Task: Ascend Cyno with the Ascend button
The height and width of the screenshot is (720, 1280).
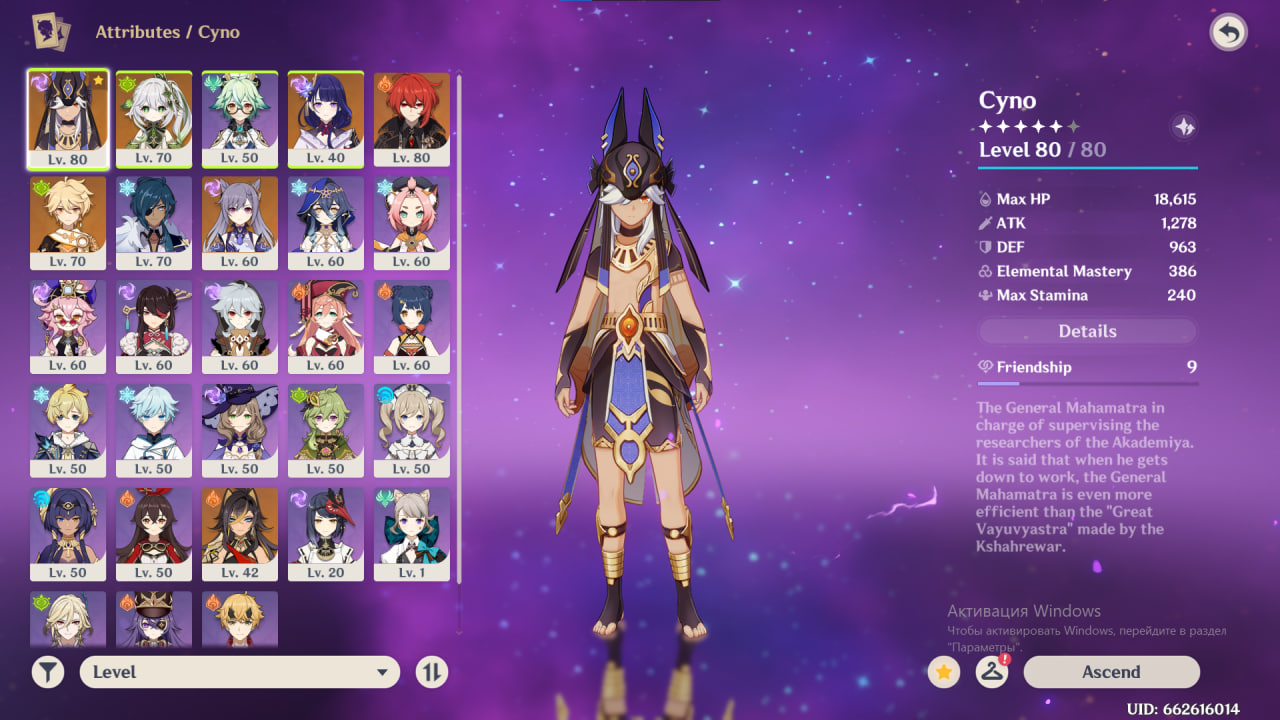Action: 1111,672
